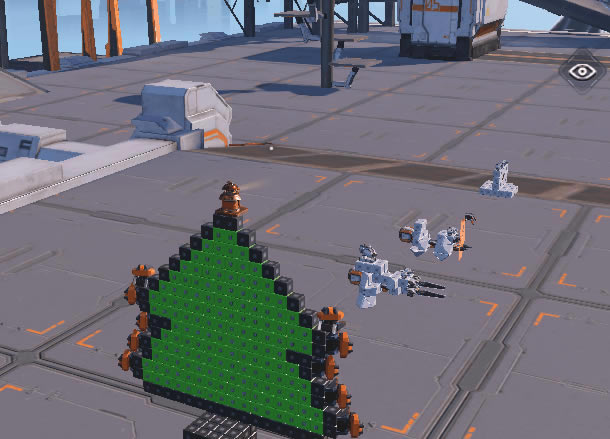Toggle the eye visibility icon
This screenshot has height=439, width=610.
coord(581,71)
